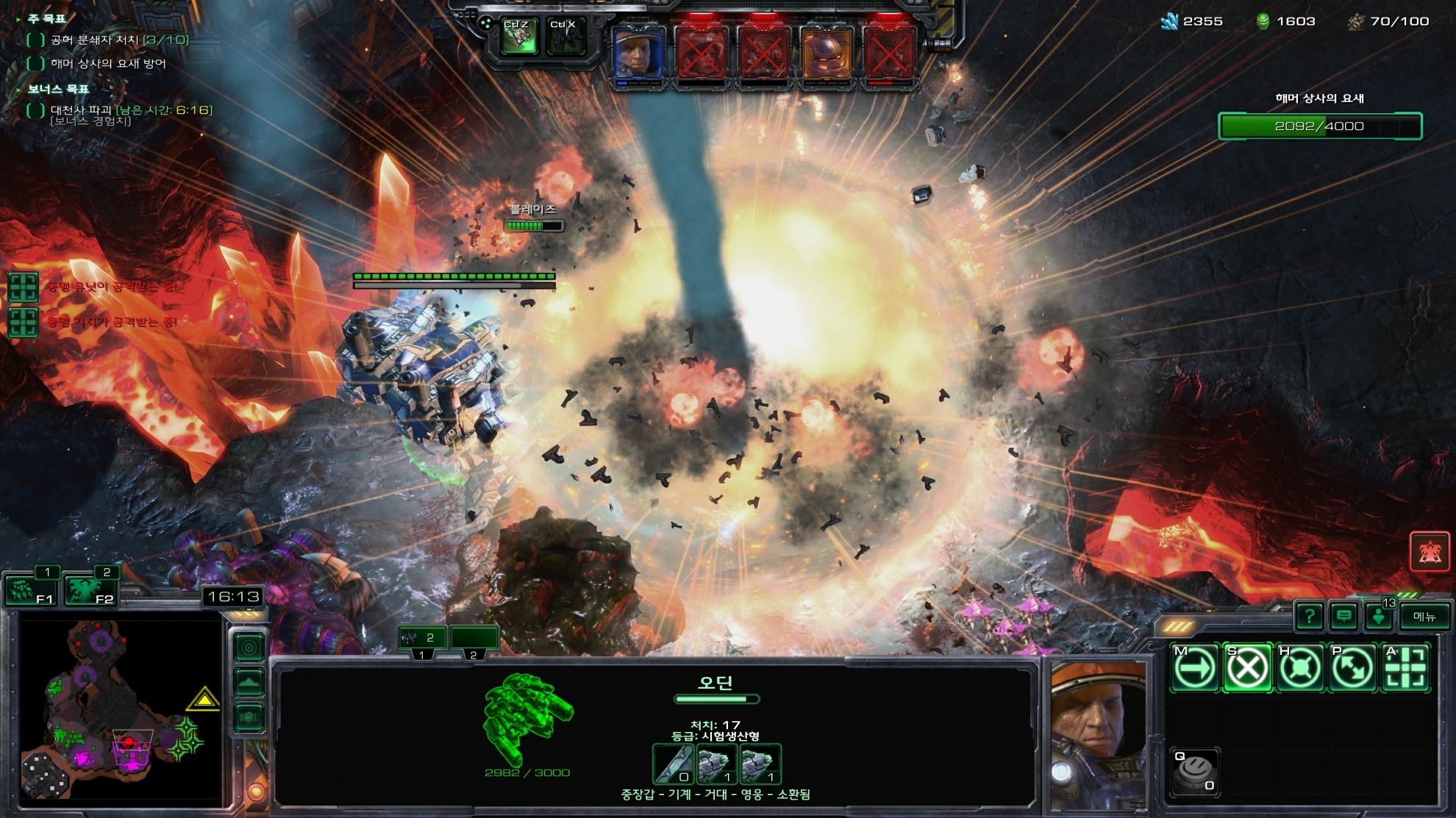
Task: Activate the Attack command
Action: point(1406,668)
